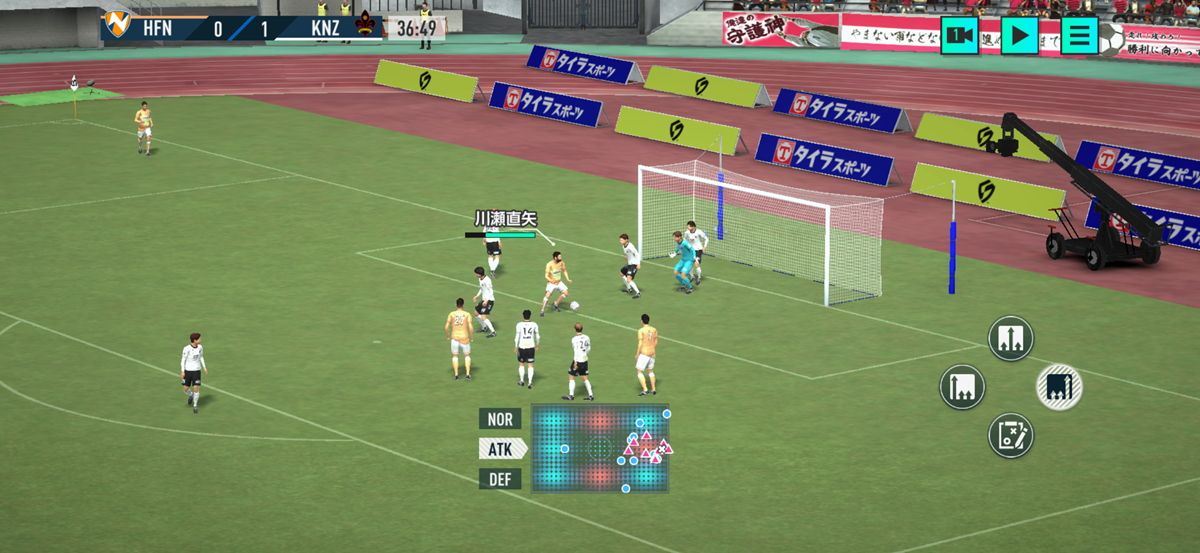Select the NOR tactic mode

click(500, 419)
